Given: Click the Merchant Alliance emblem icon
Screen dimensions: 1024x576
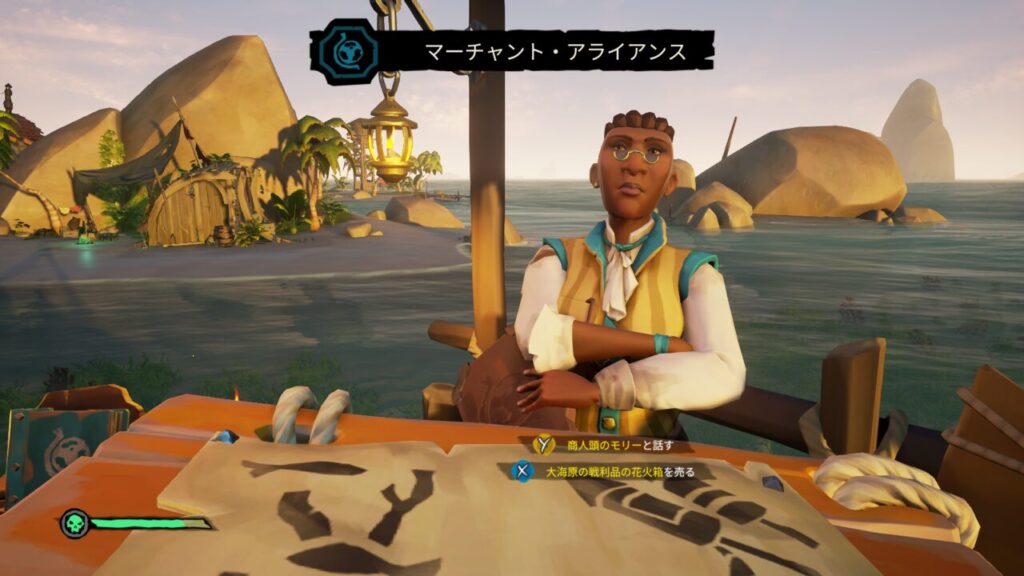Looking at the screenshot, I should click(345, 51).
